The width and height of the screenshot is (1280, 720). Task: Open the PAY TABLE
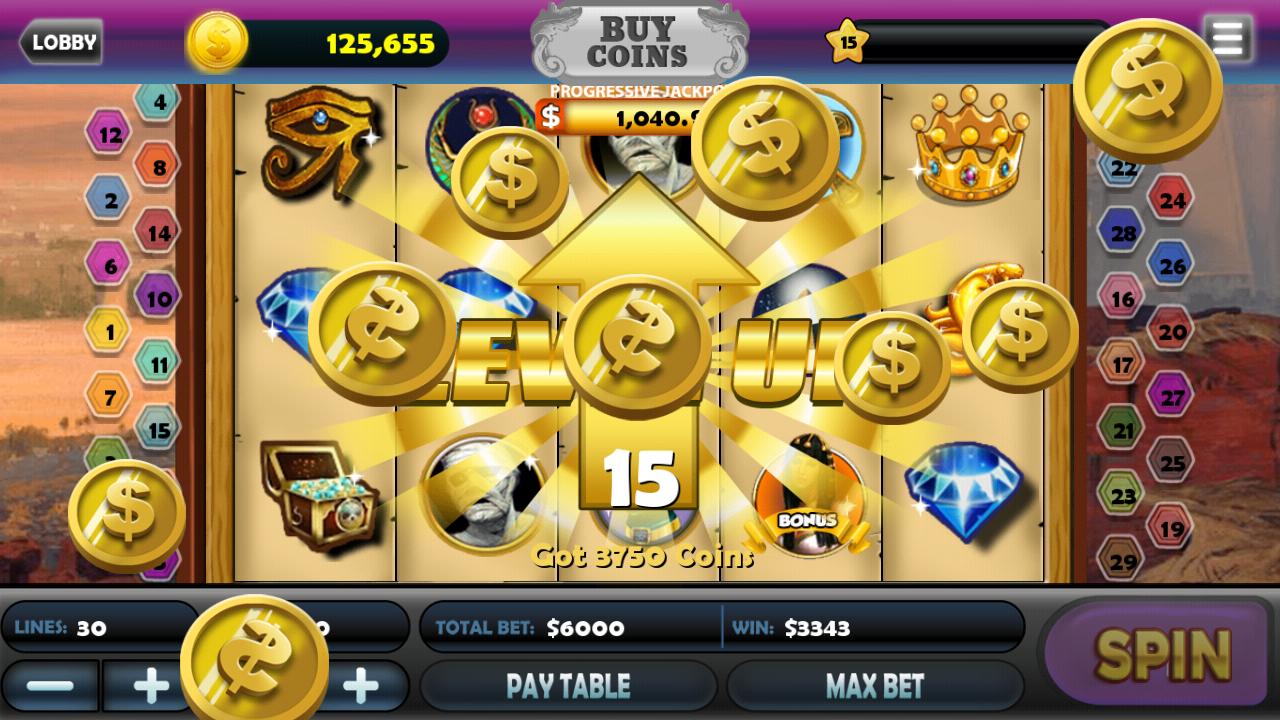[x=570, y=685]
